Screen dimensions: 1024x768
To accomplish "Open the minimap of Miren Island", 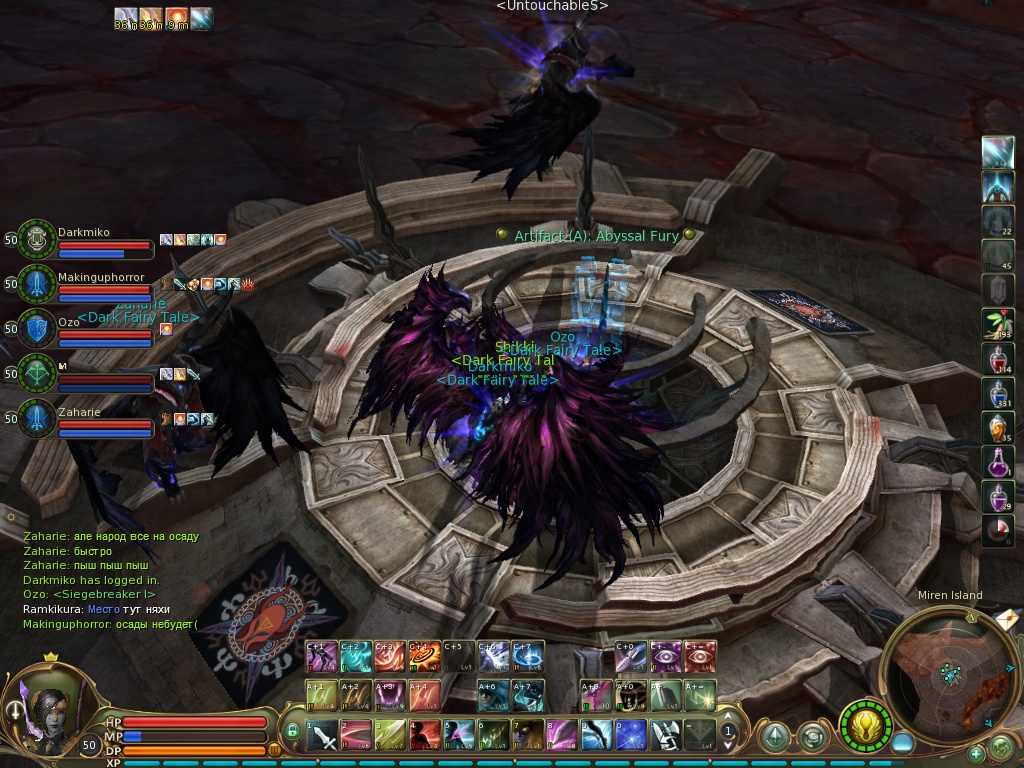I will [x=941, y=670].
